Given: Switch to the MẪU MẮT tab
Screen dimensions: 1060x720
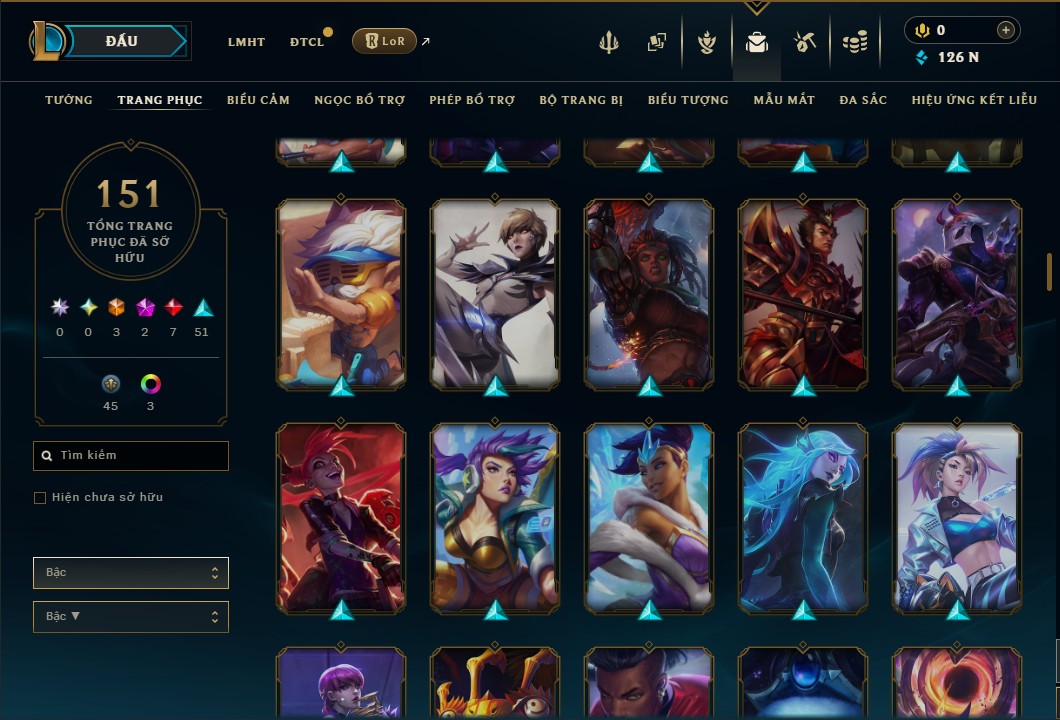Looking at the screenshot, I should 784,100.
